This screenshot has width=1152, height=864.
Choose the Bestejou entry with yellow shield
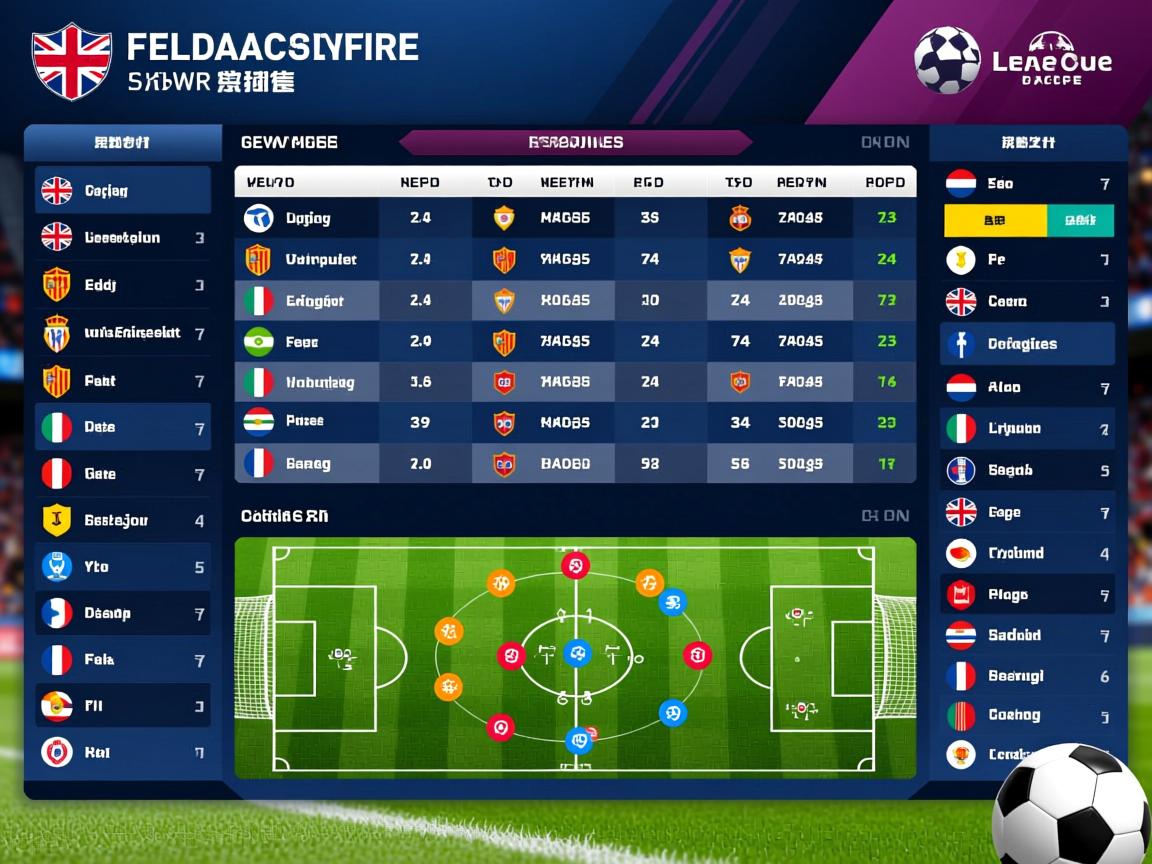click(122, 520)
